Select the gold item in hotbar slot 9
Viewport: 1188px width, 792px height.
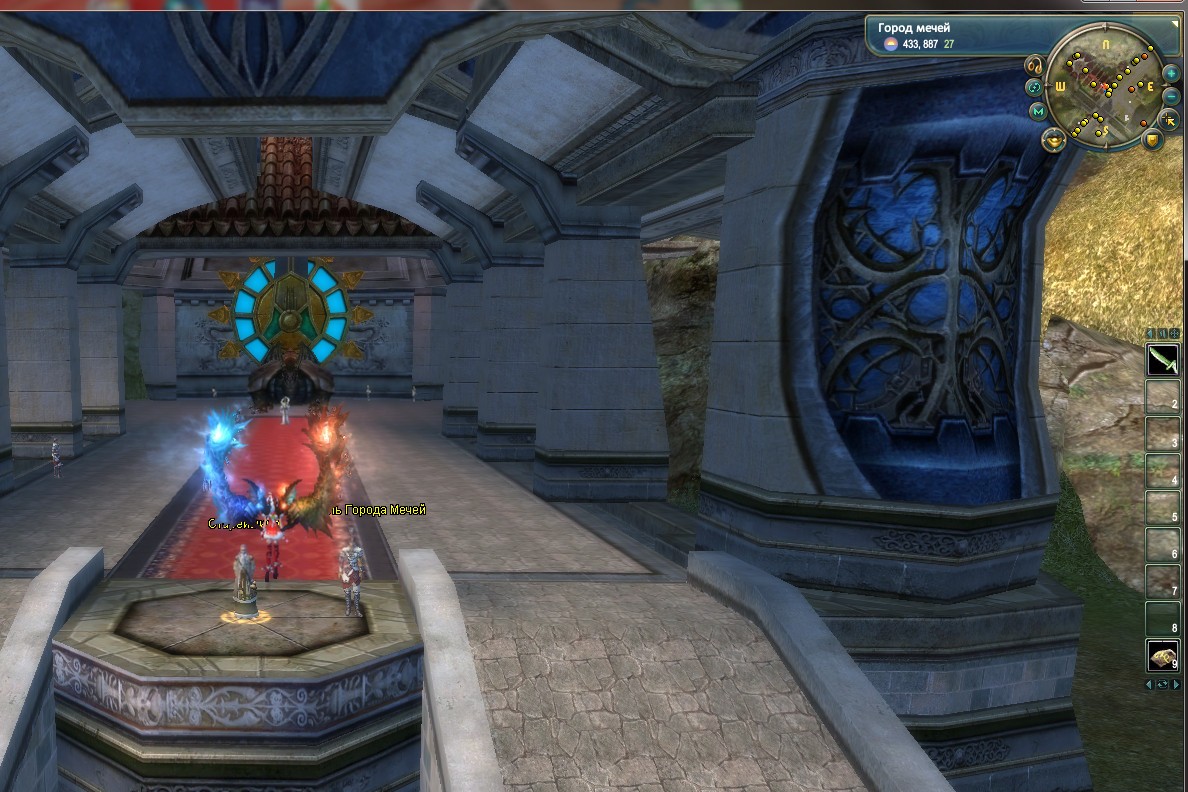(x=1162, y=656)
